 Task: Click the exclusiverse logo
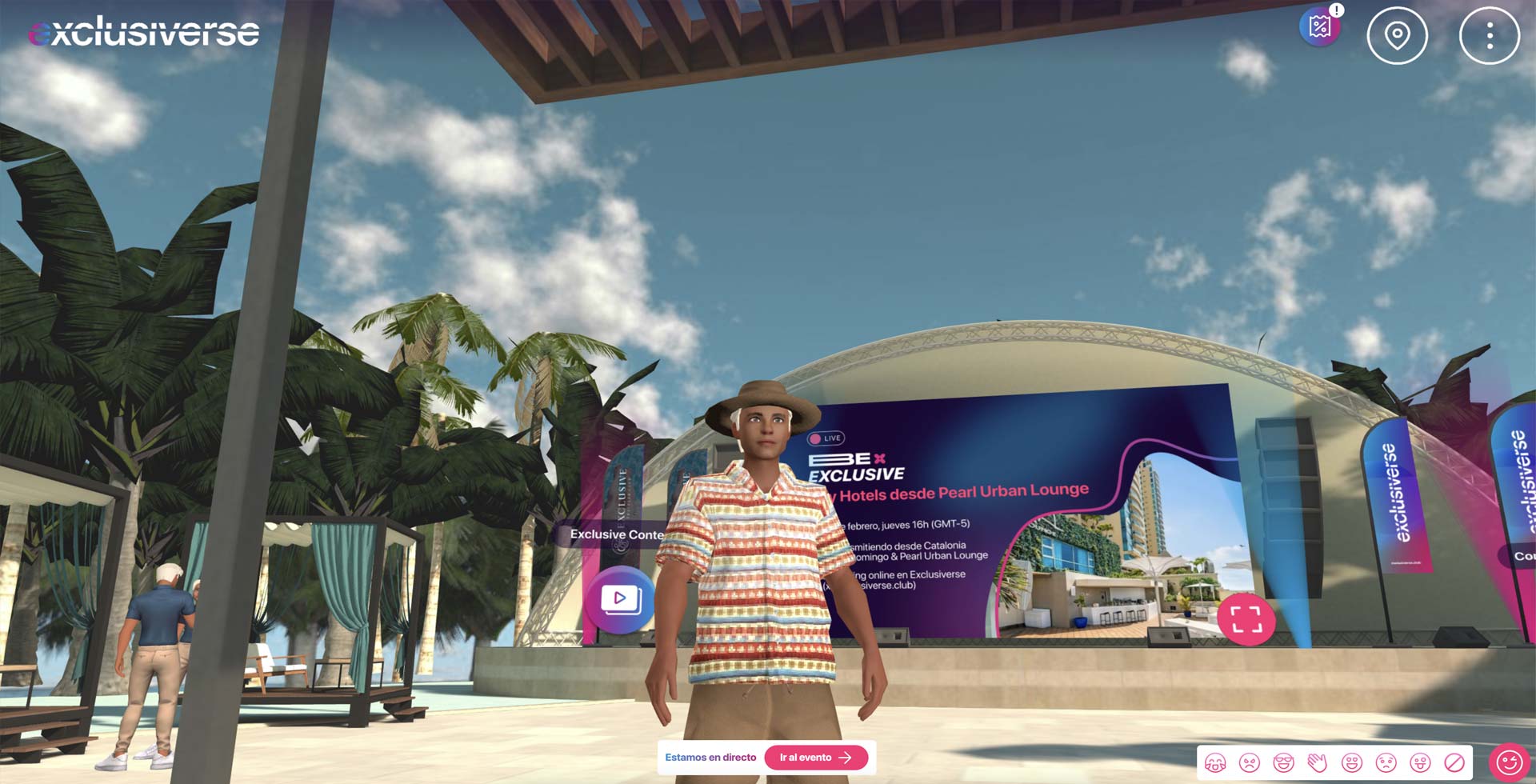[x=144, y=32]
